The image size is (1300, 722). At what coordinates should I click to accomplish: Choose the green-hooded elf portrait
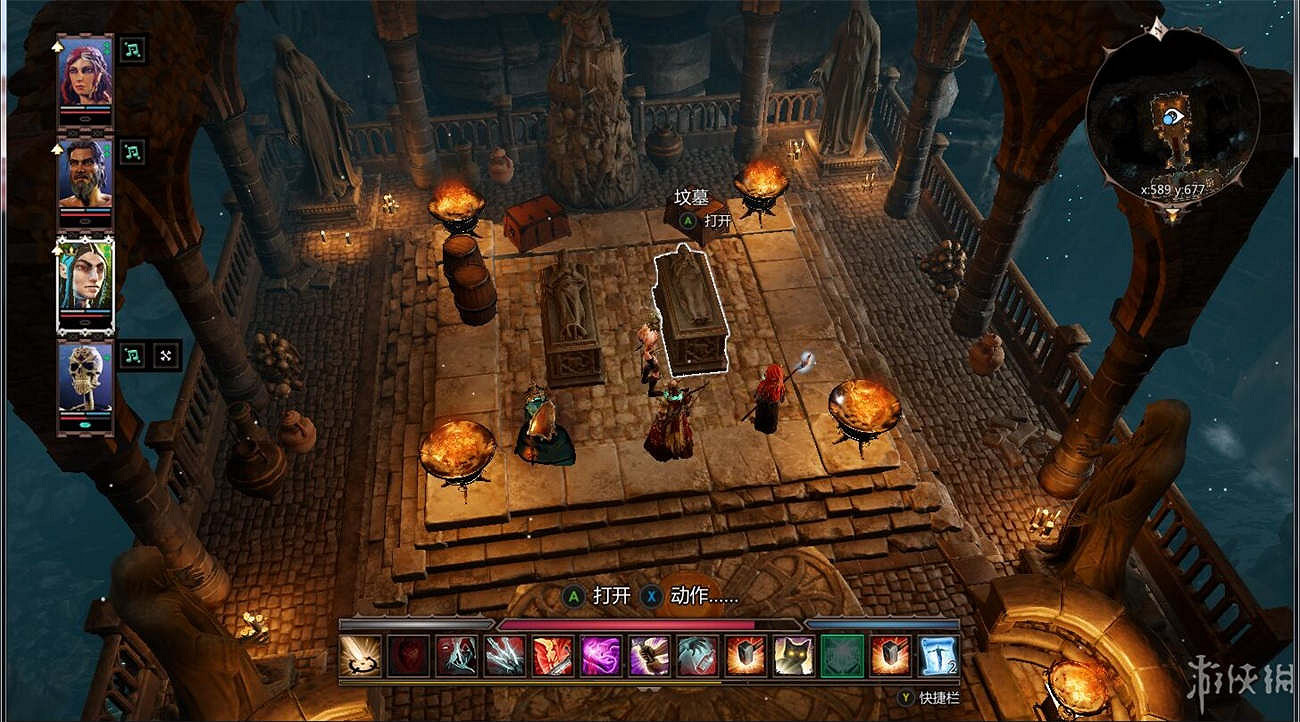point(85,277)
